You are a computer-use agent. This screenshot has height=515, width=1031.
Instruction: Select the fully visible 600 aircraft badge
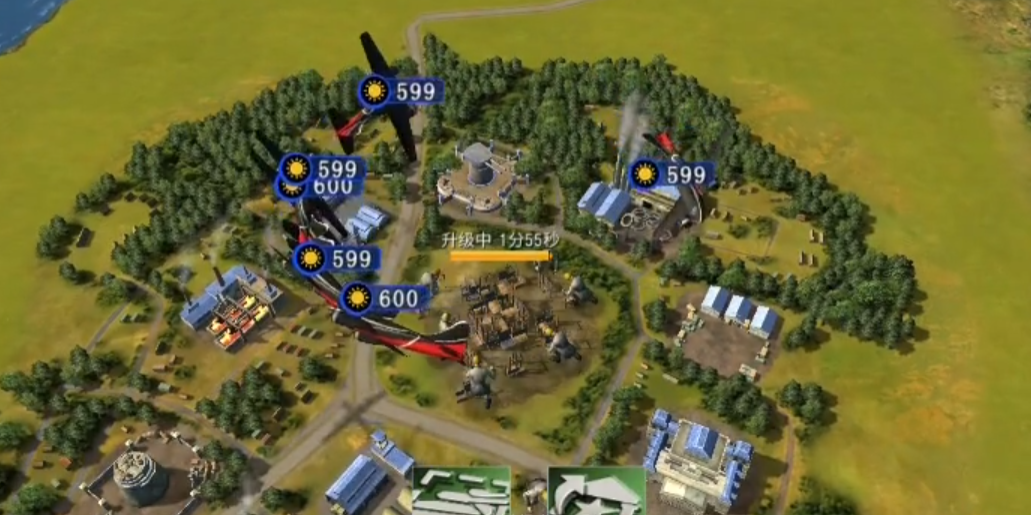[x=385, y=298]
